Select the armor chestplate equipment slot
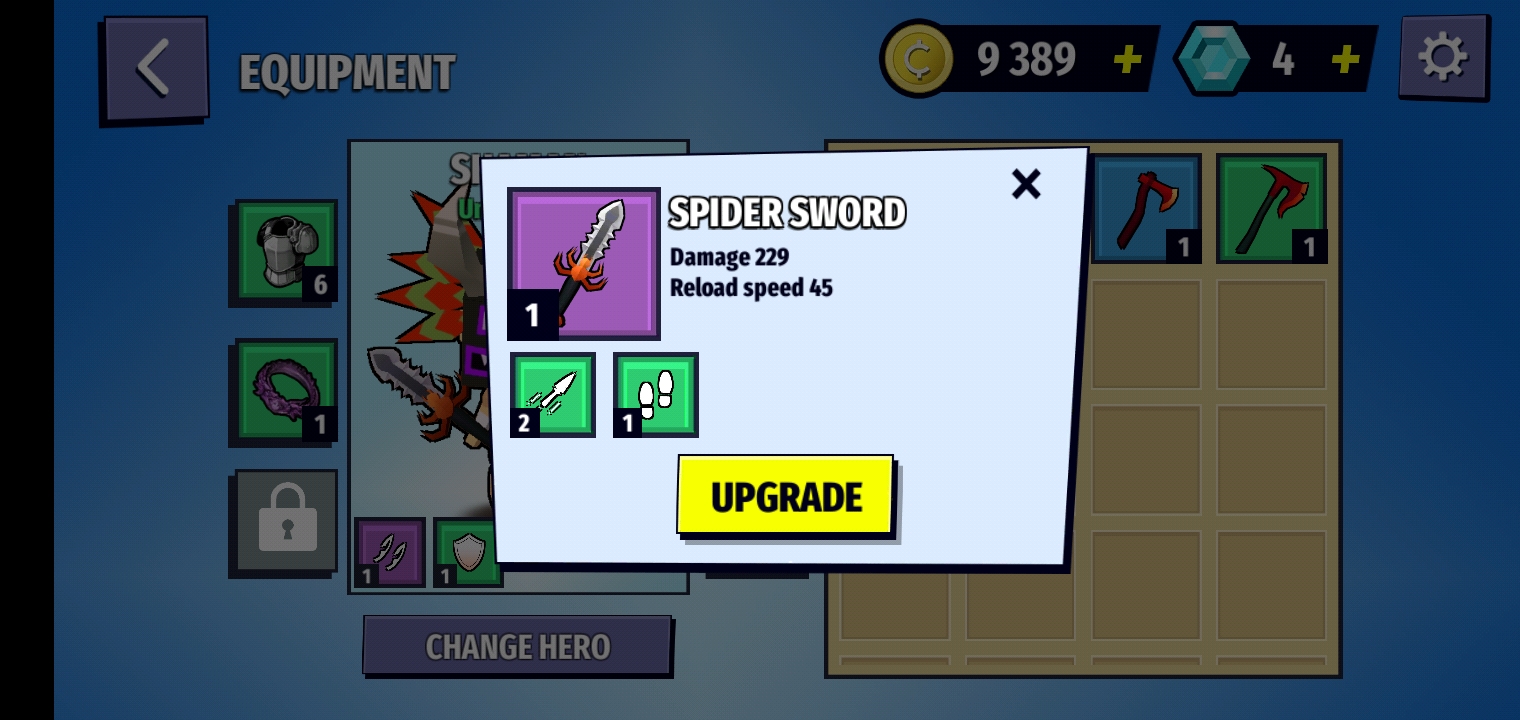Viewport: 1520px width, 720px height. coord(286,250)
